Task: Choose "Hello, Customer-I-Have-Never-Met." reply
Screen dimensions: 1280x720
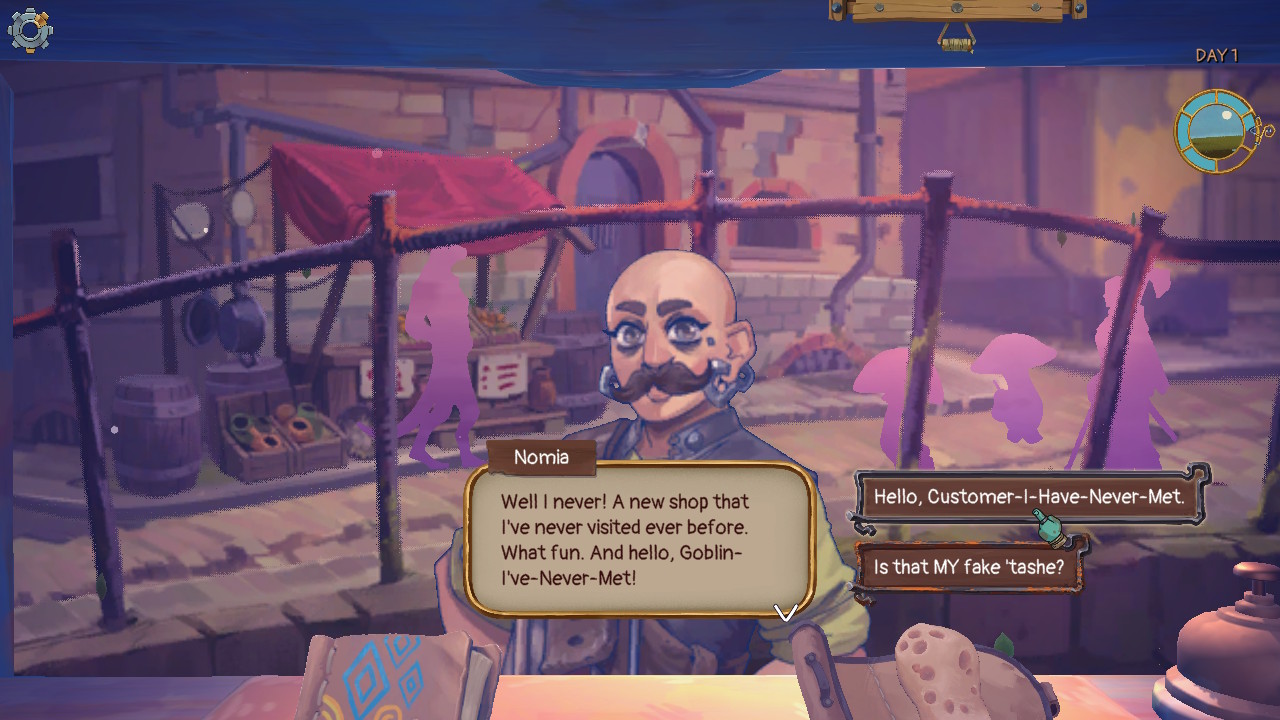Action: (1028, 496)
